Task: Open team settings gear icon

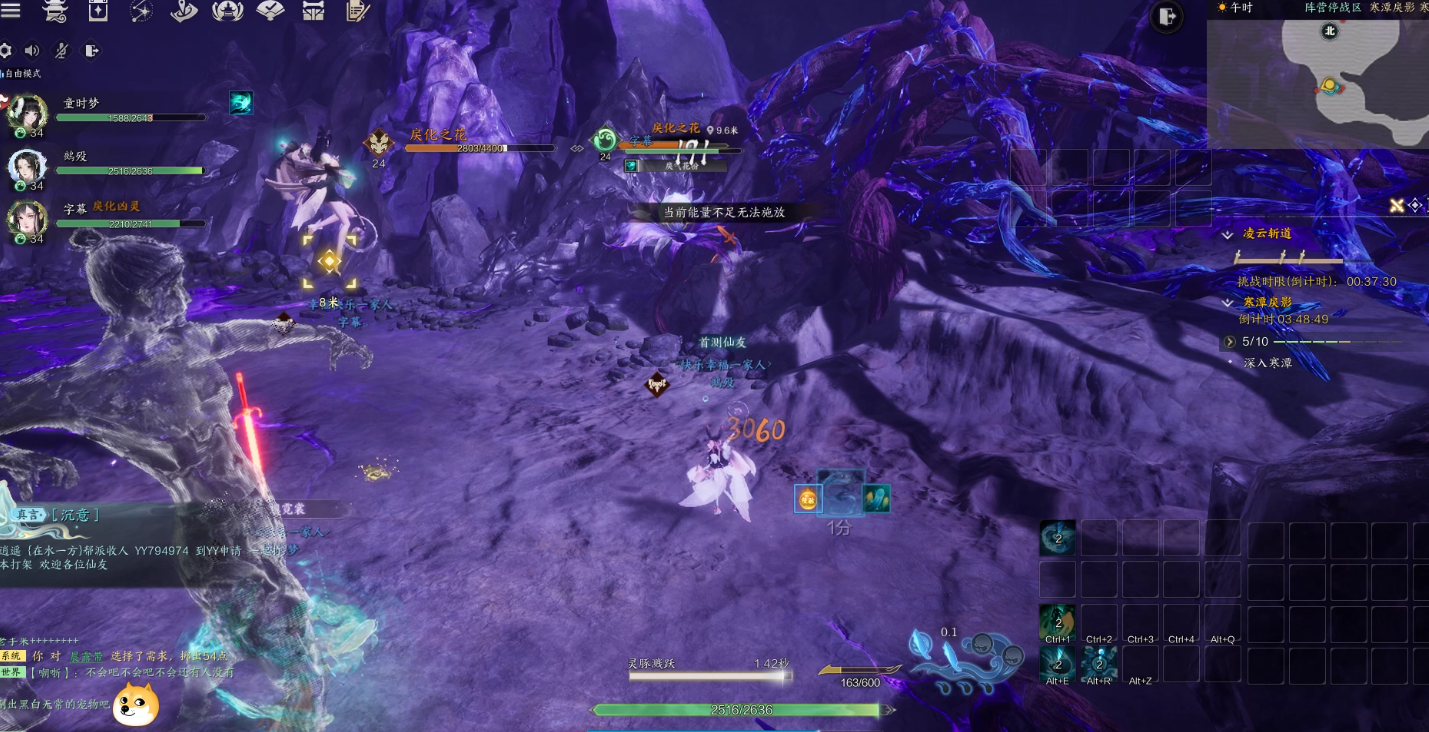Action: coord(6,50)
